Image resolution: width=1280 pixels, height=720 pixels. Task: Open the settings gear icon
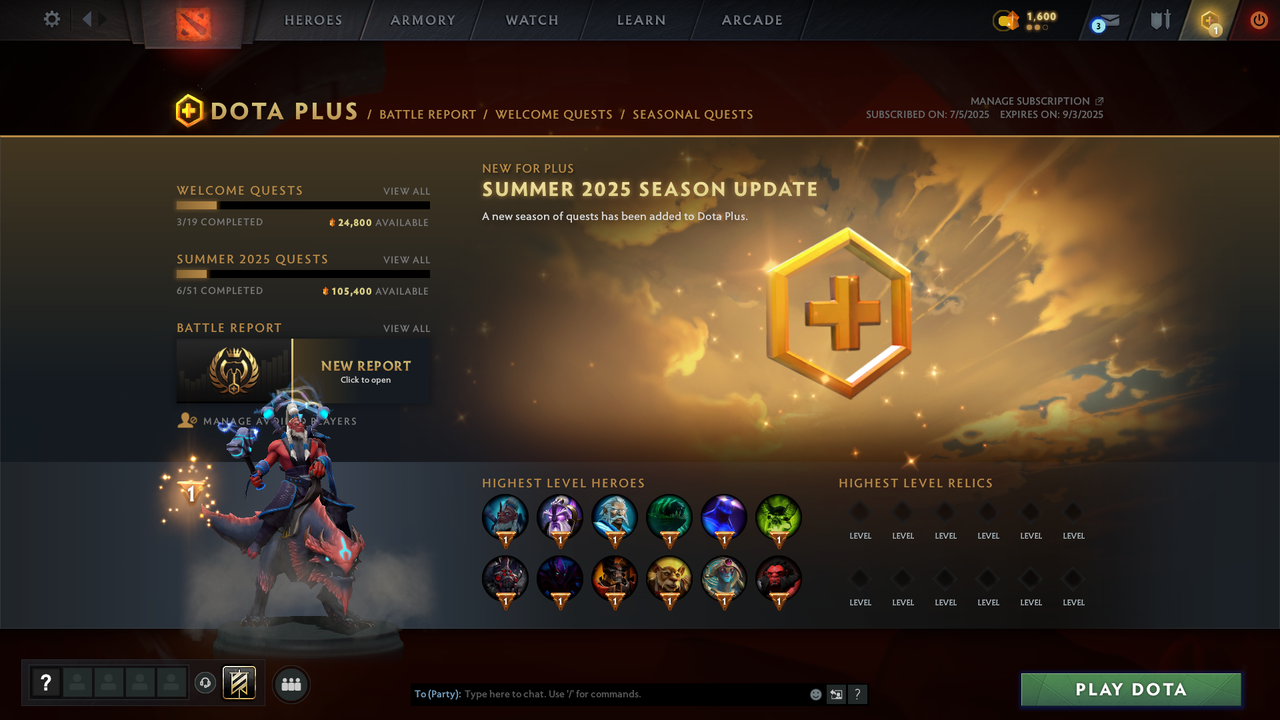52,19
